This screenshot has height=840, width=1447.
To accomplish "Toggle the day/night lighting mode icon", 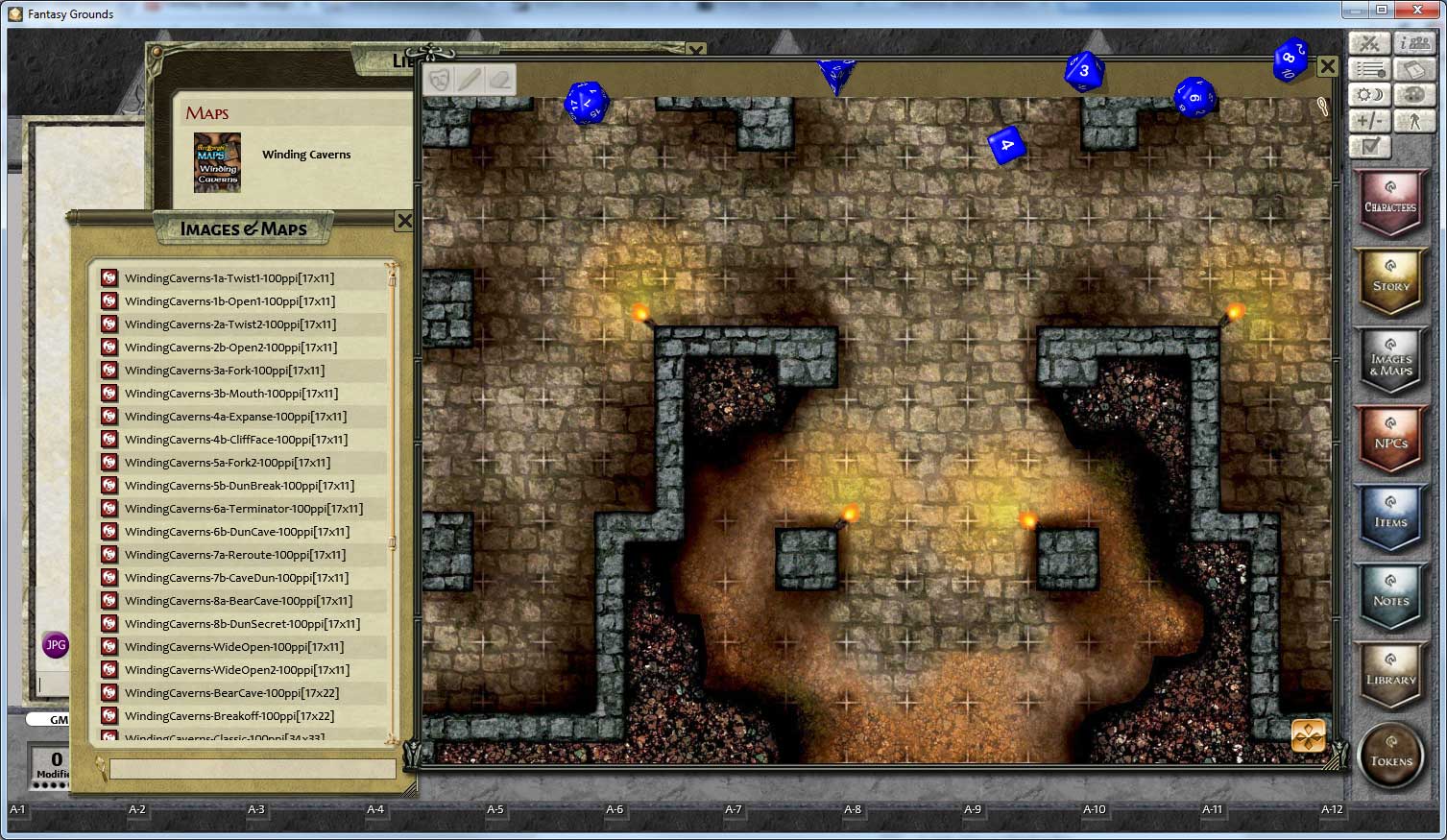I will coord(1368,94).
